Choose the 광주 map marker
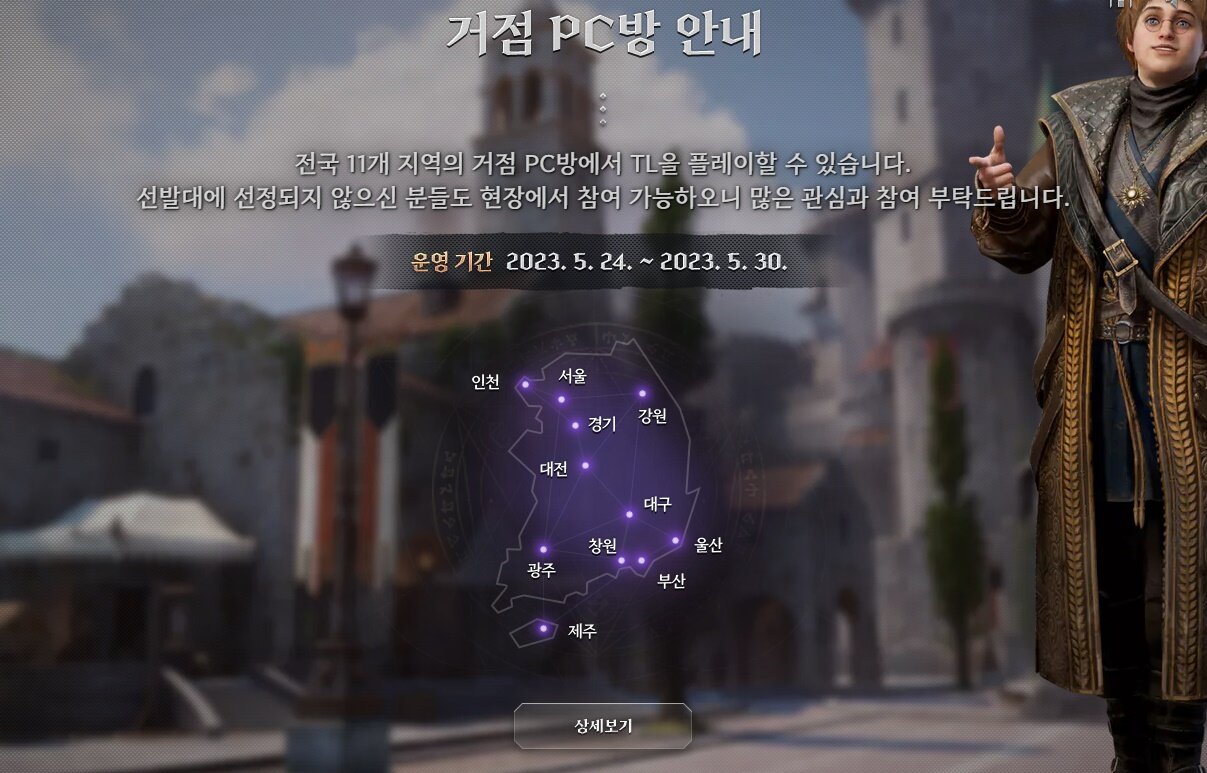 coord(543,549)
